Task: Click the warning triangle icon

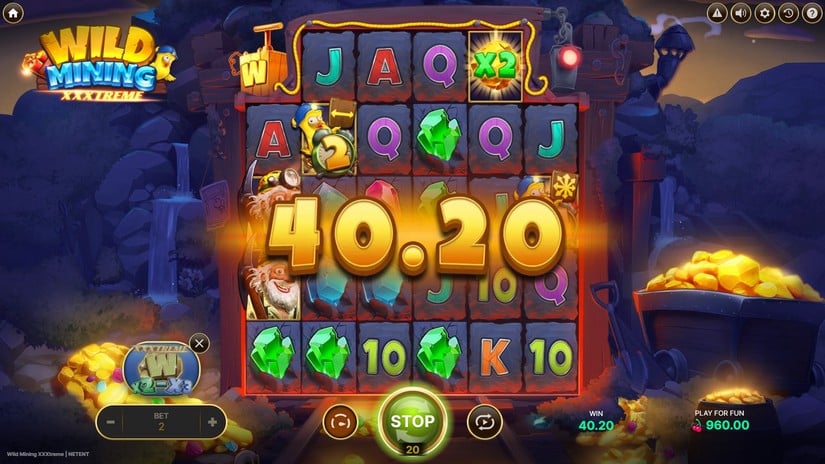Action: point(717,13)
